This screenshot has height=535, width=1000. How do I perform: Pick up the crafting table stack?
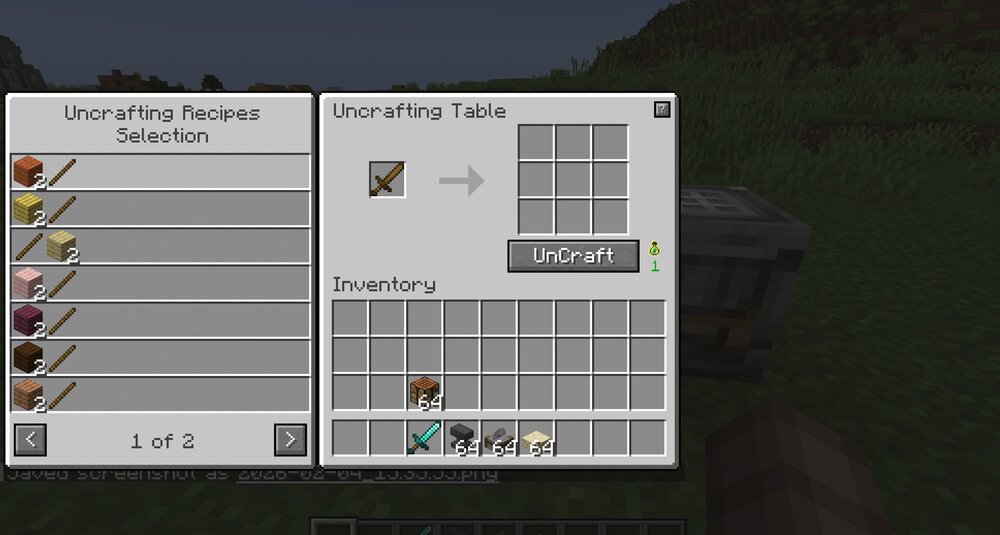pyautogui.click(x=425, y=392)
